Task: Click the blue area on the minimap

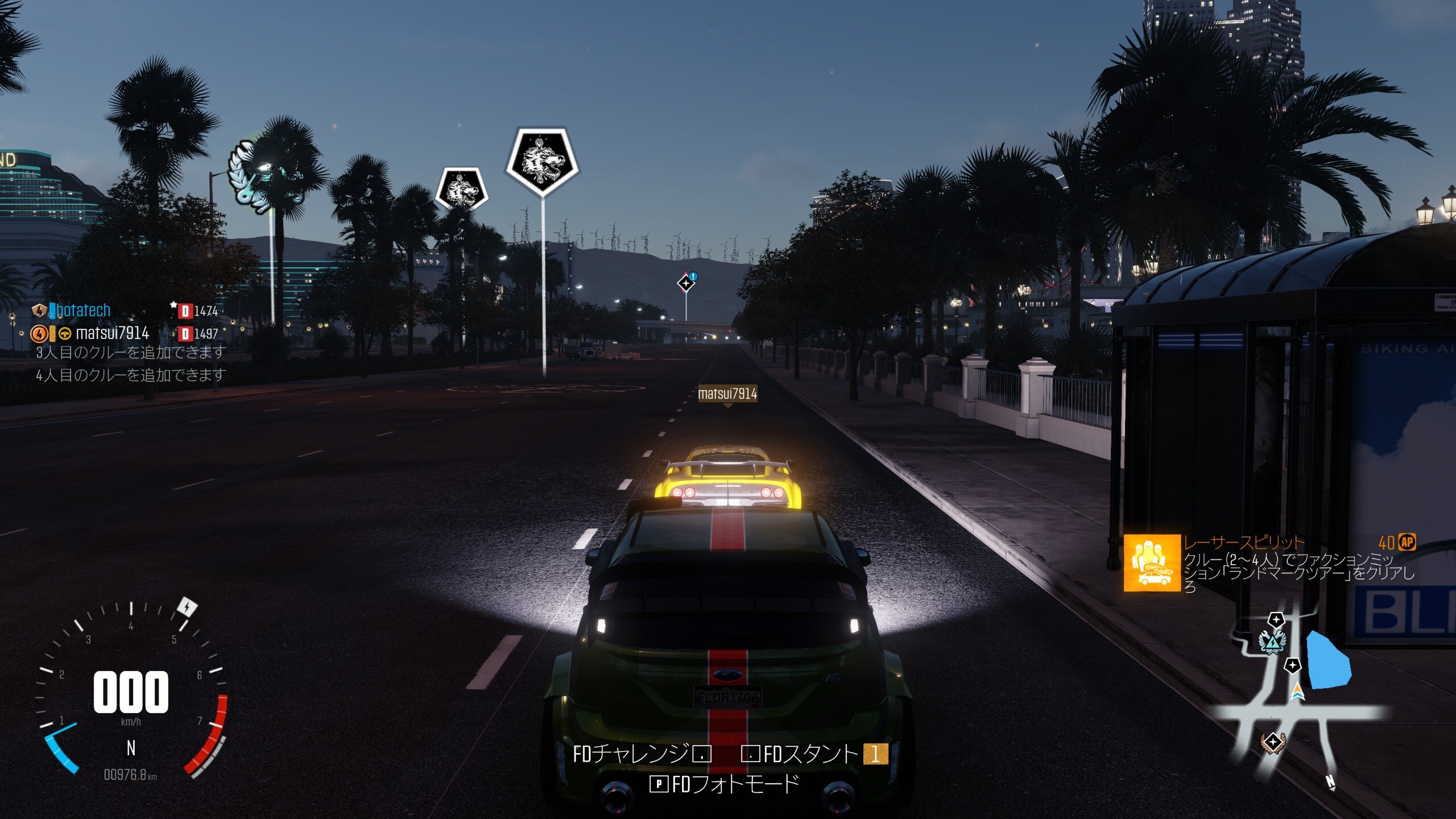Action: (x=1328, y=660)
